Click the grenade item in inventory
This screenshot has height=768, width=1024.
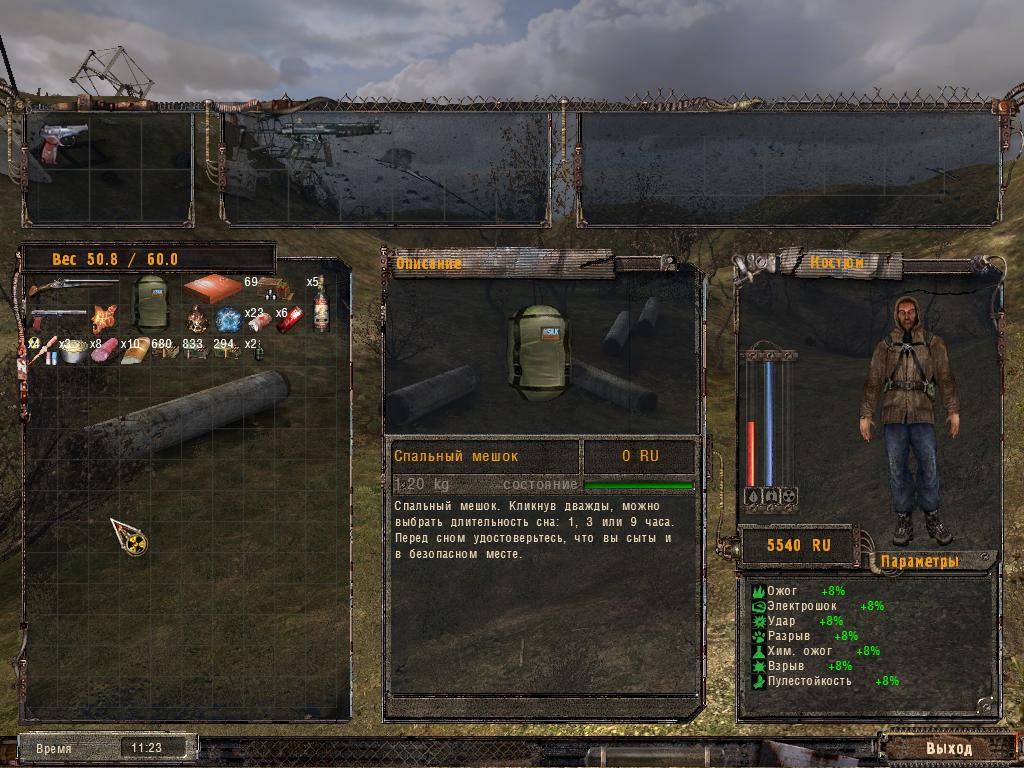click(257, 352)
